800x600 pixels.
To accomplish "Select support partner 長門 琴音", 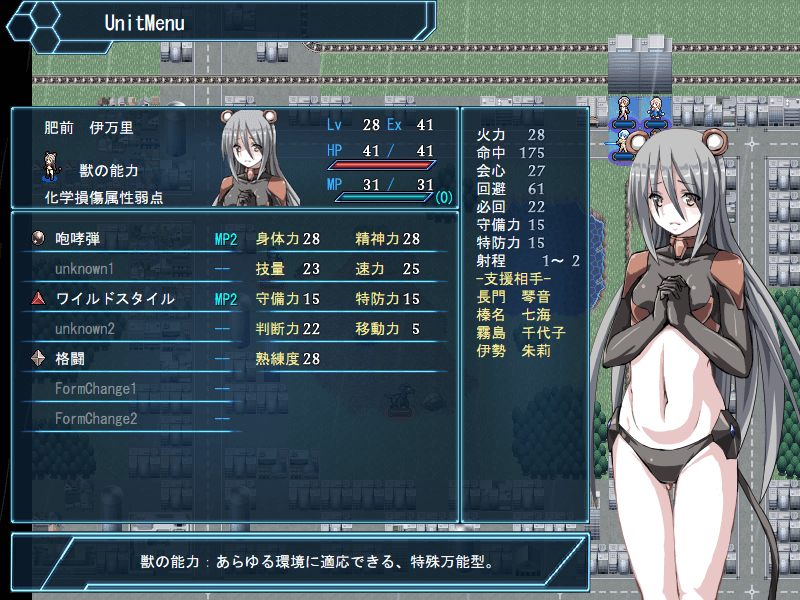I will 514,296.
